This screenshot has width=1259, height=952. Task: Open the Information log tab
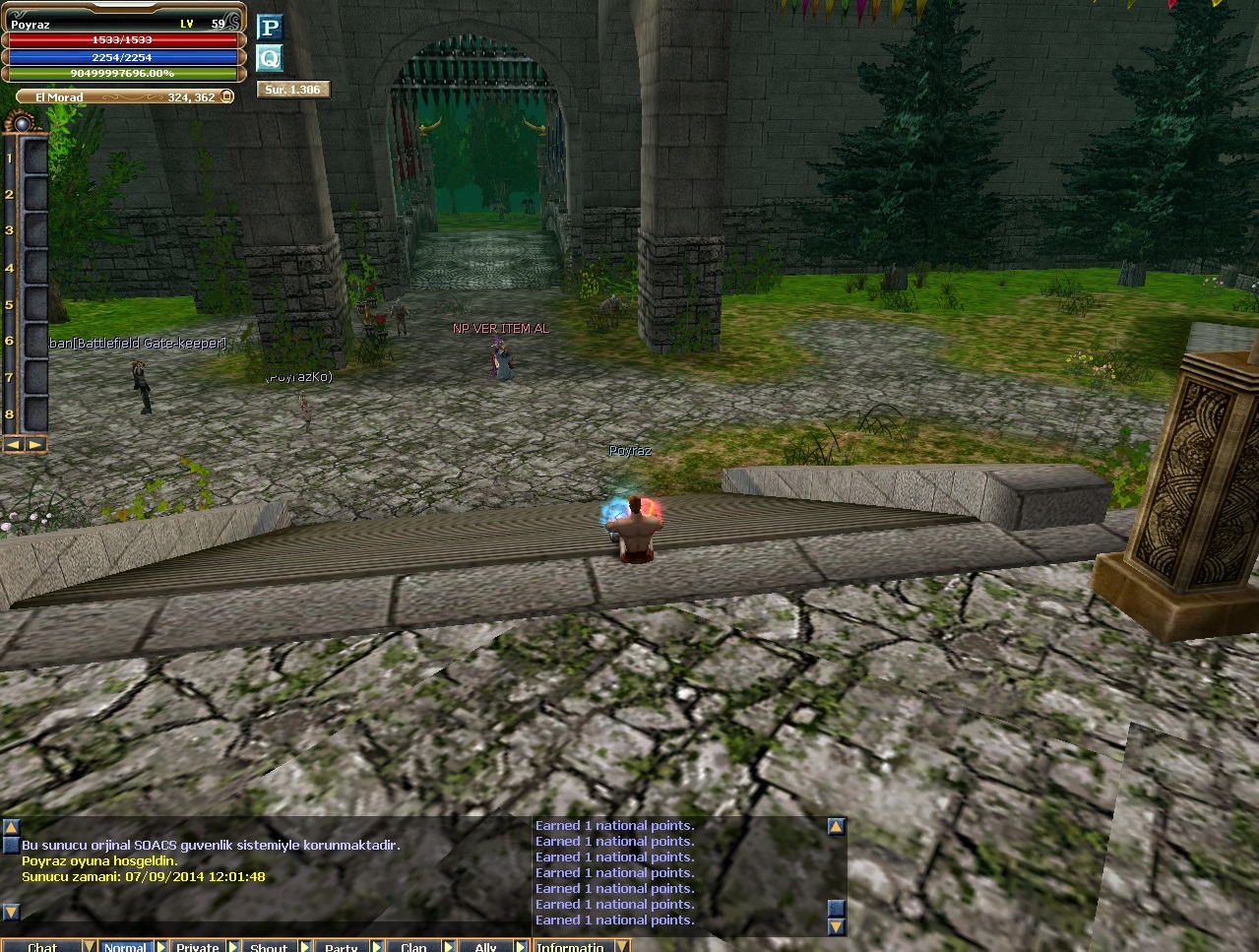point(570,946)
